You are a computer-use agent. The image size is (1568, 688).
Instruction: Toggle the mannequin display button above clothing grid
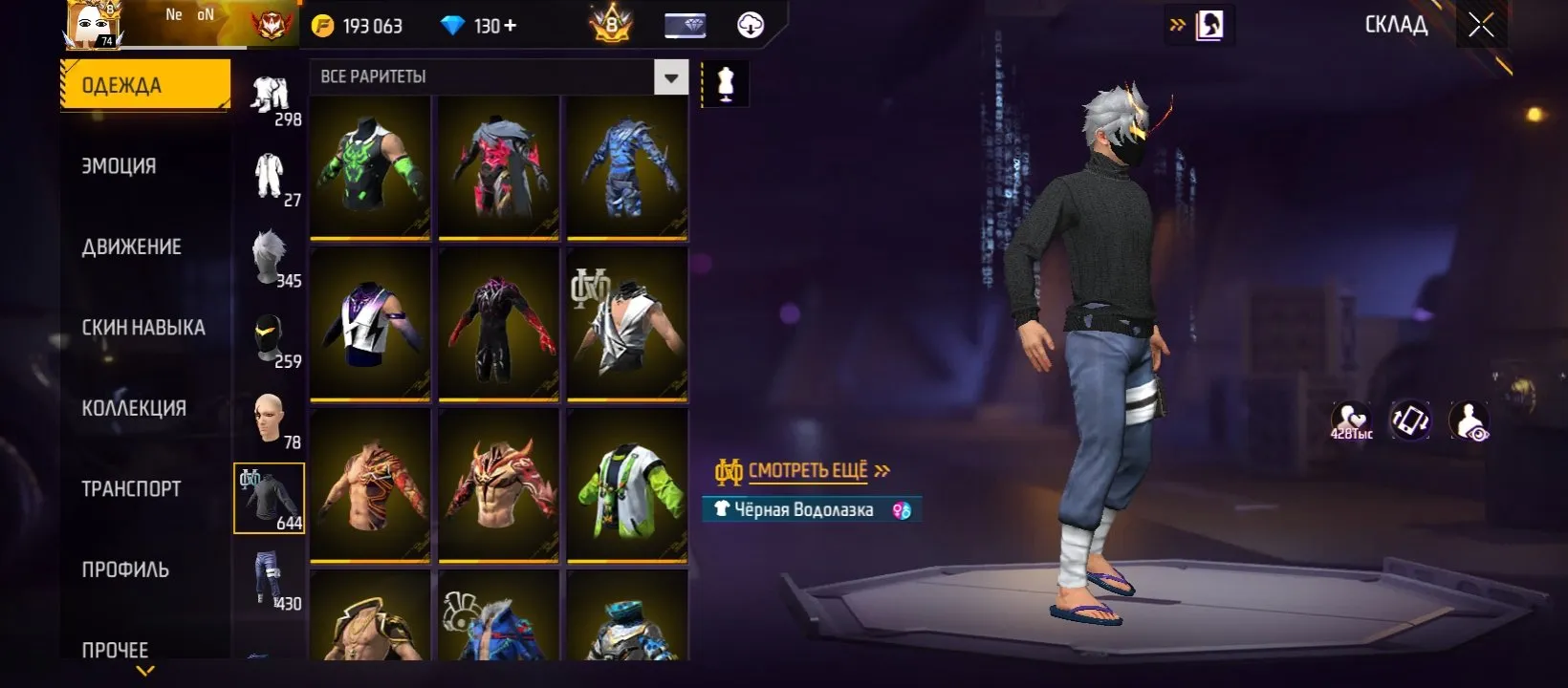click(725, 83)
